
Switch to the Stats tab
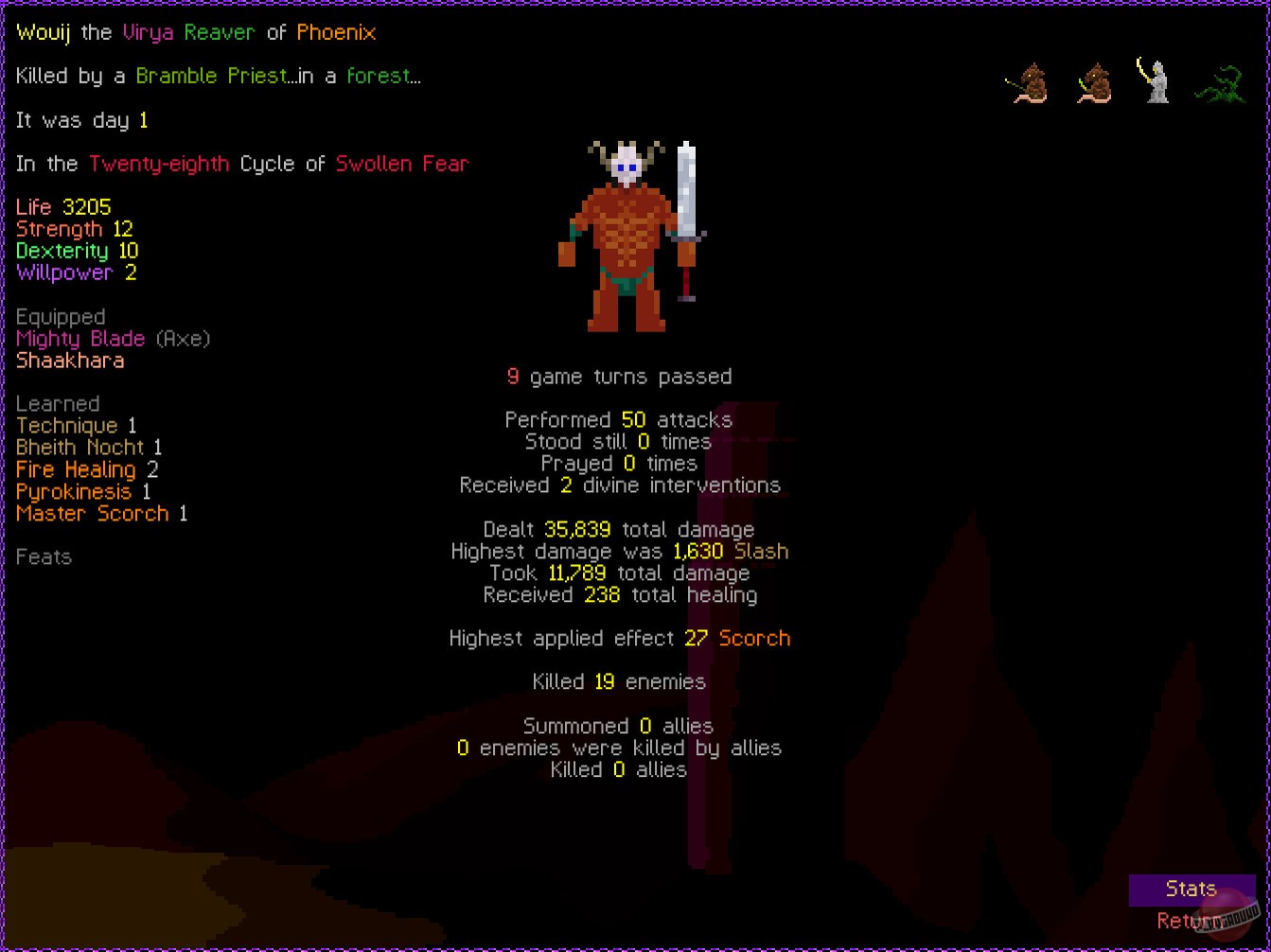point(1190,889)
